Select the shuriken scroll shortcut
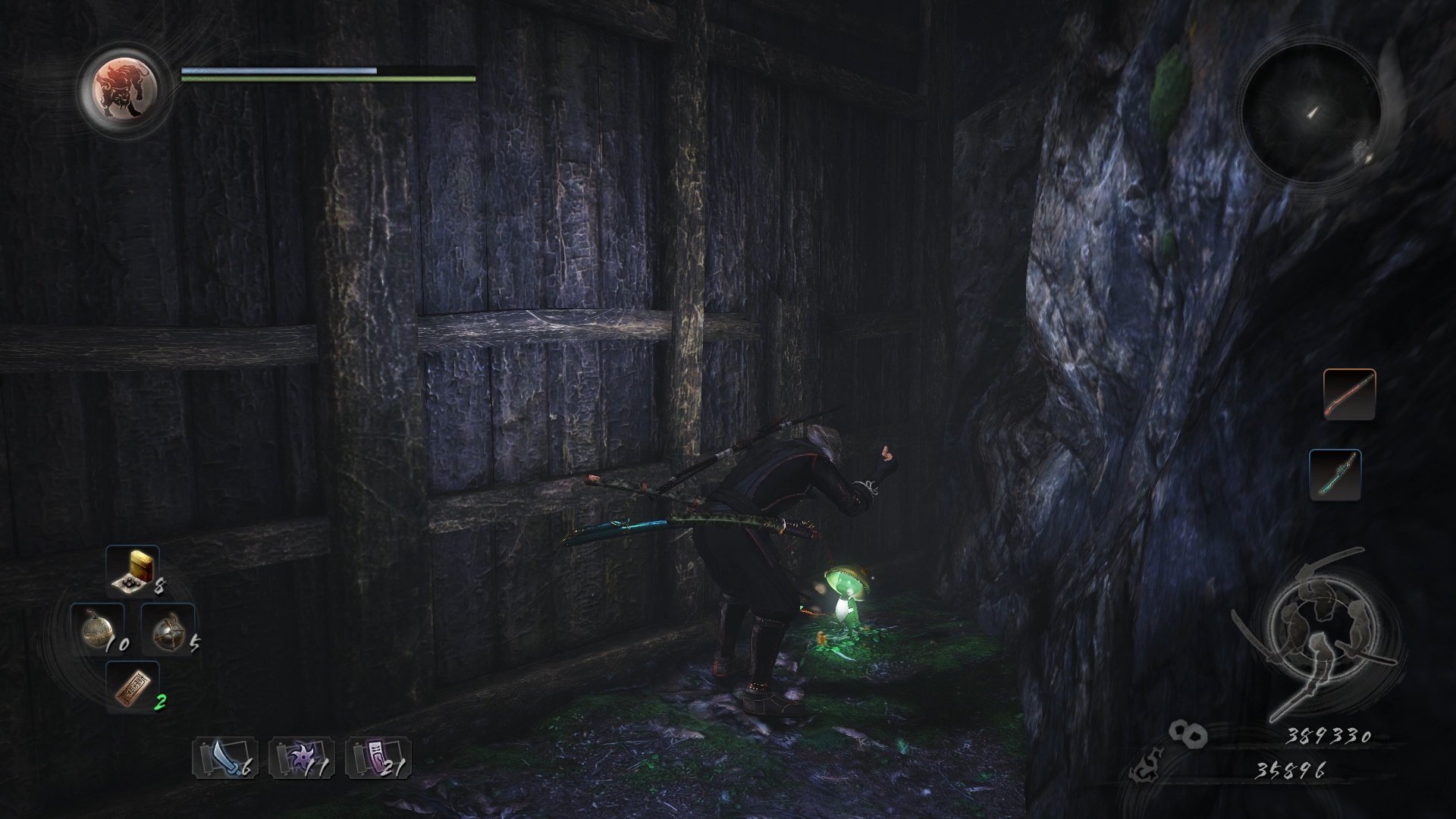Viewport: 1456px width, 819px height. click(301, 758)
